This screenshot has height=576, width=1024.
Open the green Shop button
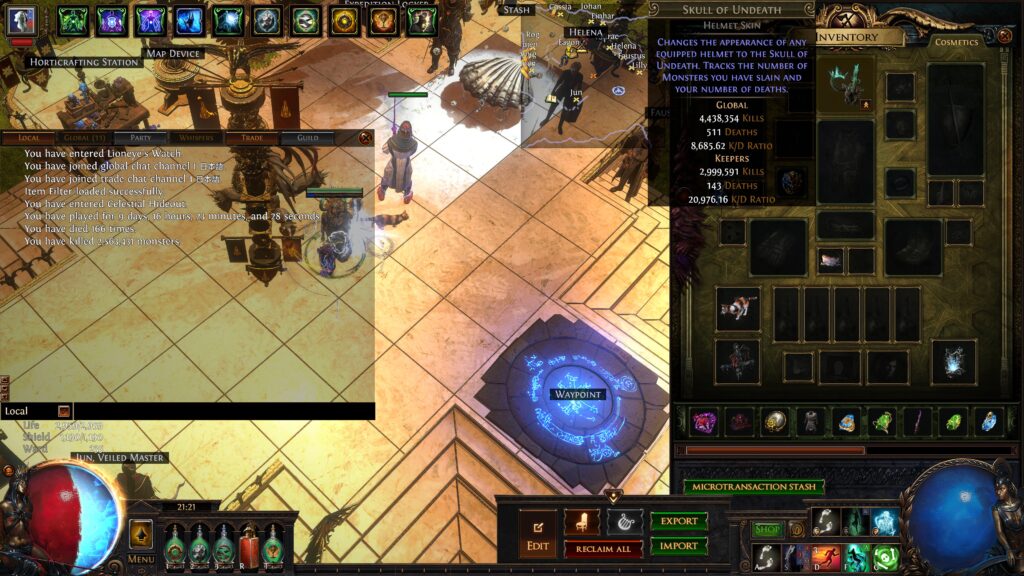(x=768, y=529)
